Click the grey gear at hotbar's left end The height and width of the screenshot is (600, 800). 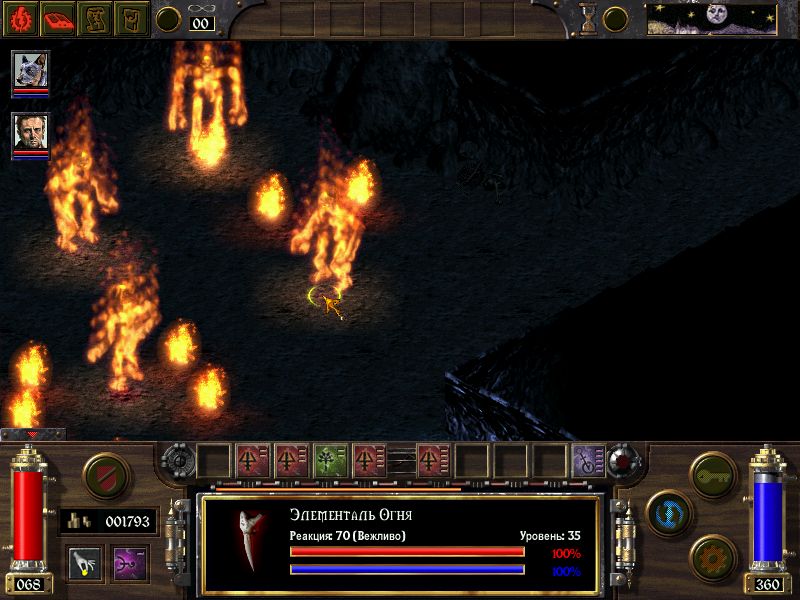[178, 460]
